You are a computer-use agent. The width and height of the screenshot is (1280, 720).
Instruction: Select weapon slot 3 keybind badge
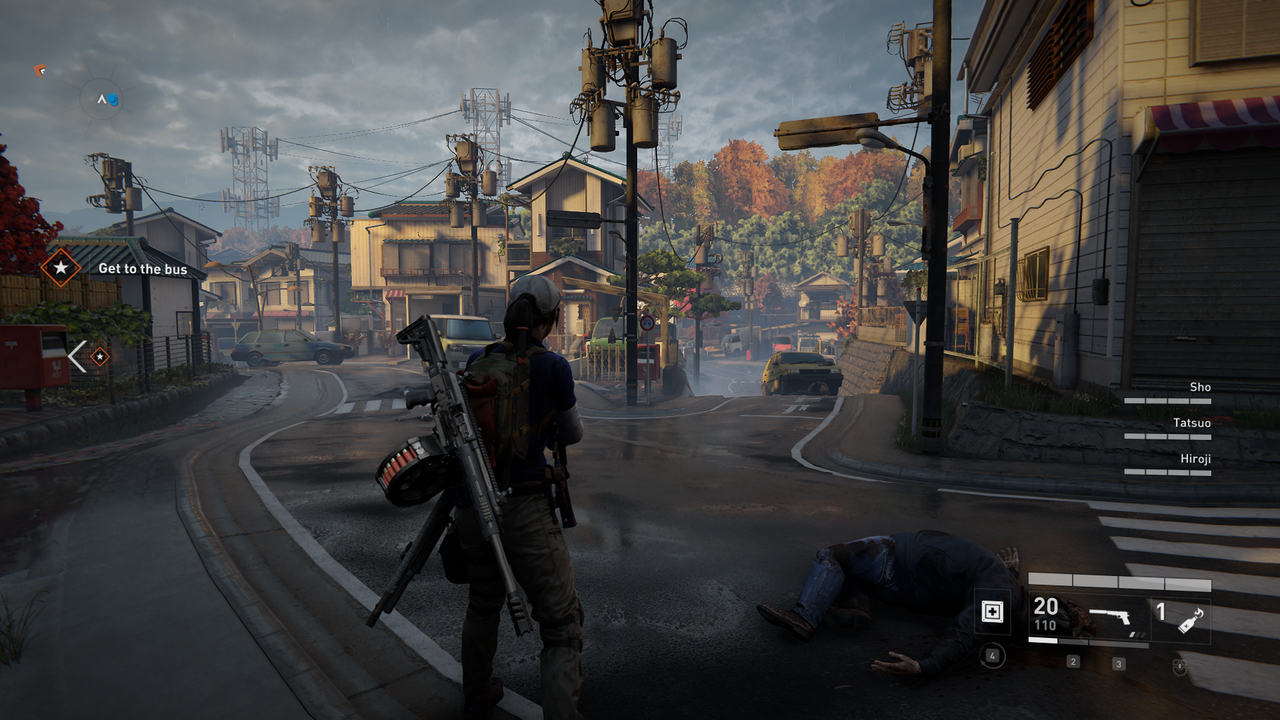[1119, 662]
